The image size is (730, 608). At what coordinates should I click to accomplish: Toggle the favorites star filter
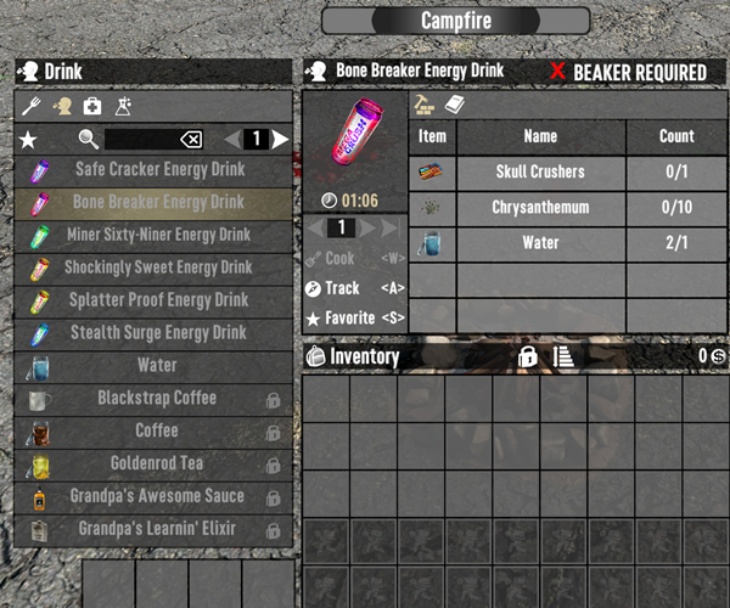[28, 139]
